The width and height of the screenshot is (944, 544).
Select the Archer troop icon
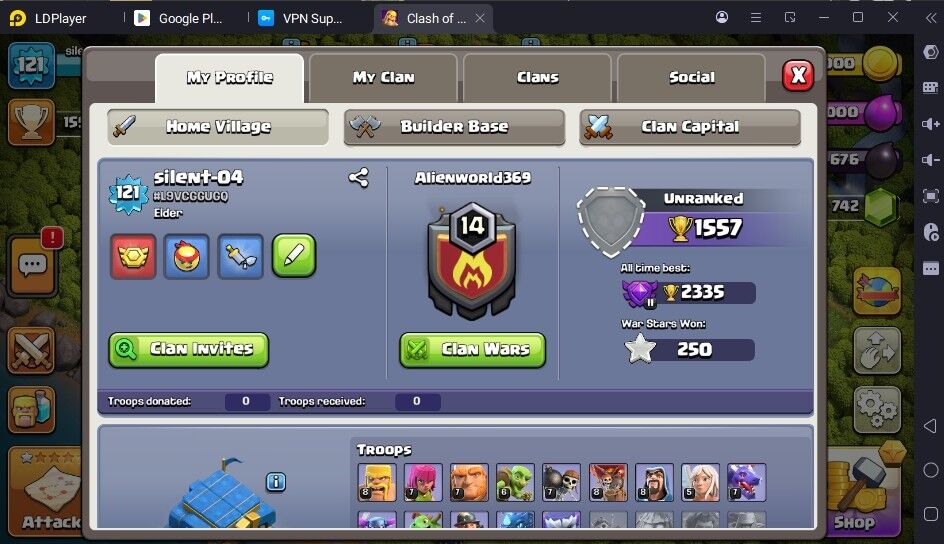click(423, 481)
